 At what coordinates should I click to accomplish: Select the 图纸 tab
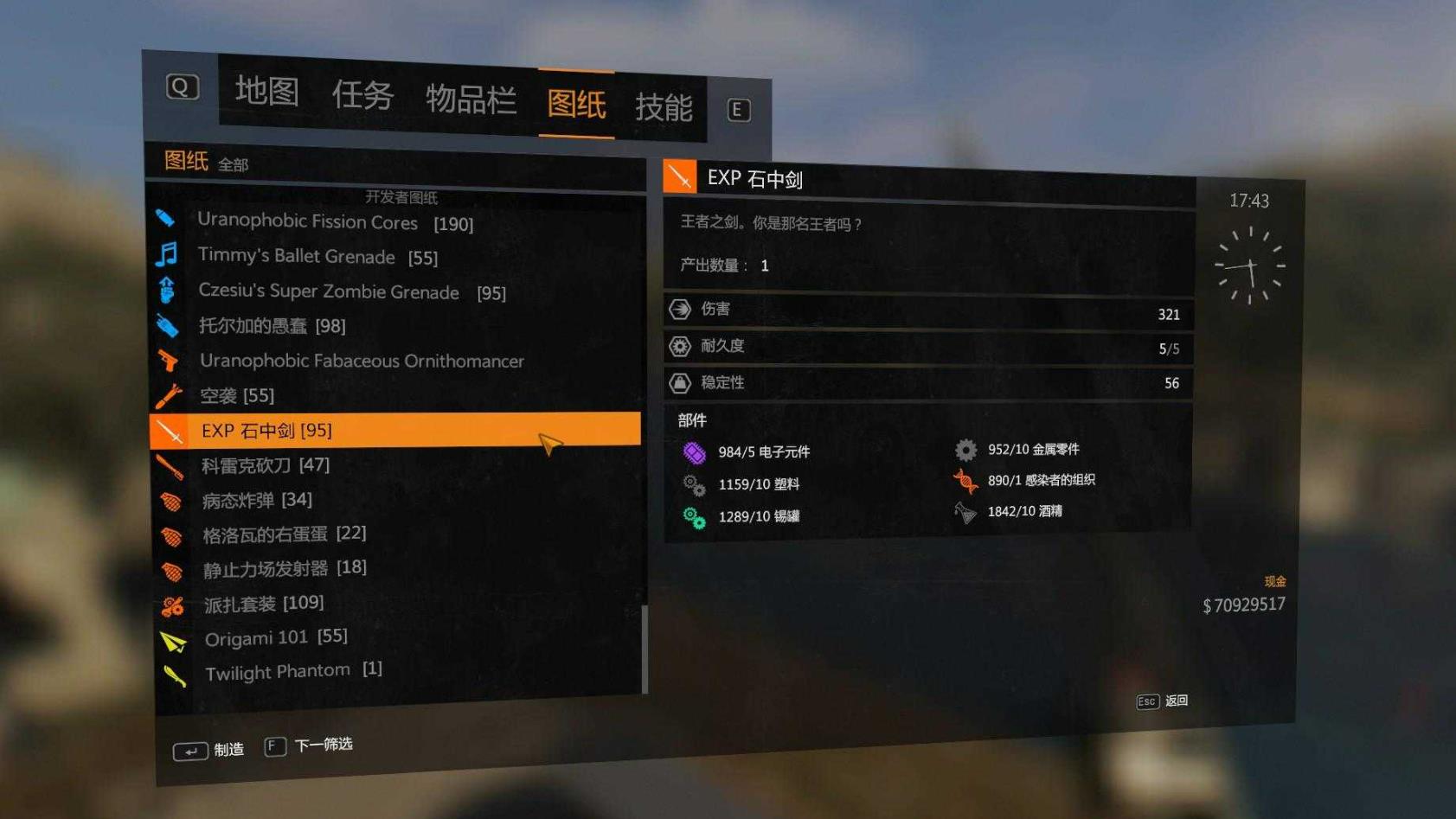click(576, 104)
